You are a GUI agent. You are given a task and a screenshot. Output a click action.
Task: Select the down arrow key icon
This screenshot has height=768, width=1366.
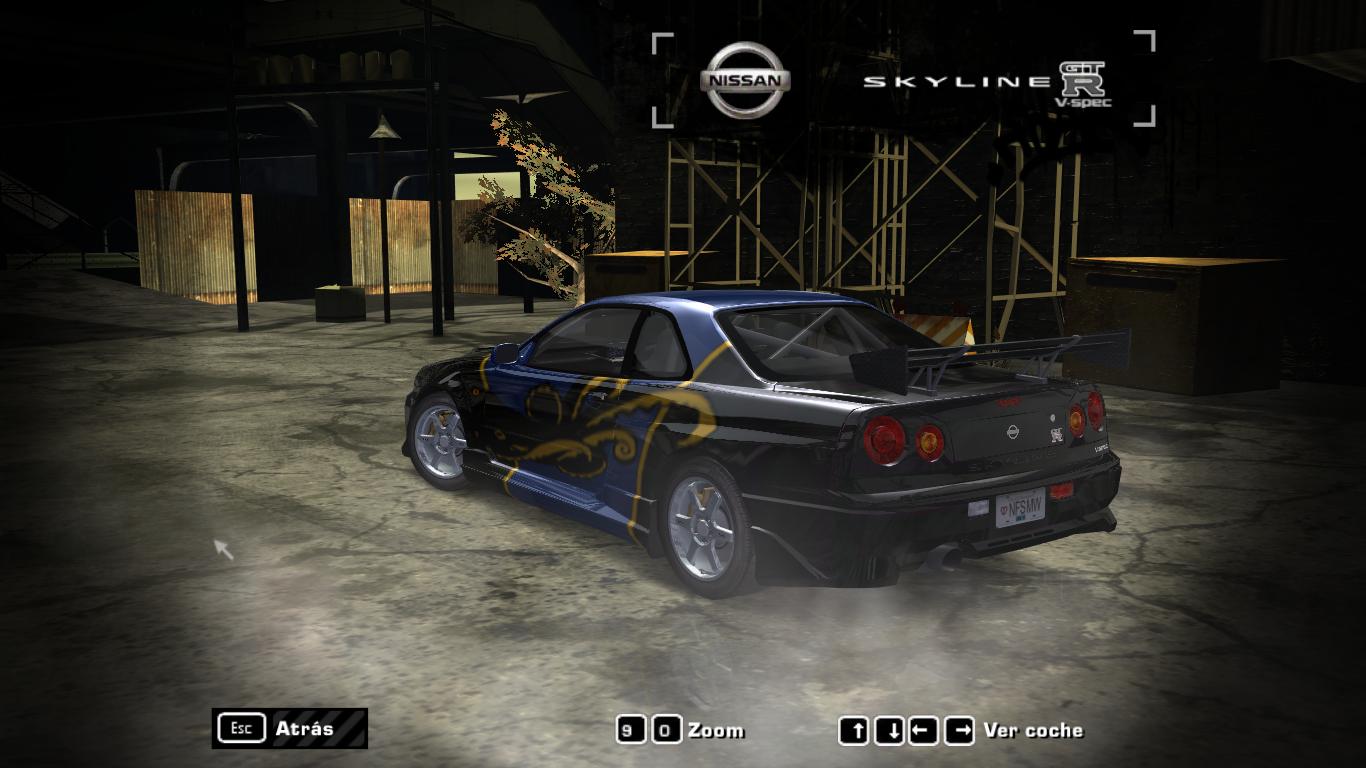click(887, 730)
